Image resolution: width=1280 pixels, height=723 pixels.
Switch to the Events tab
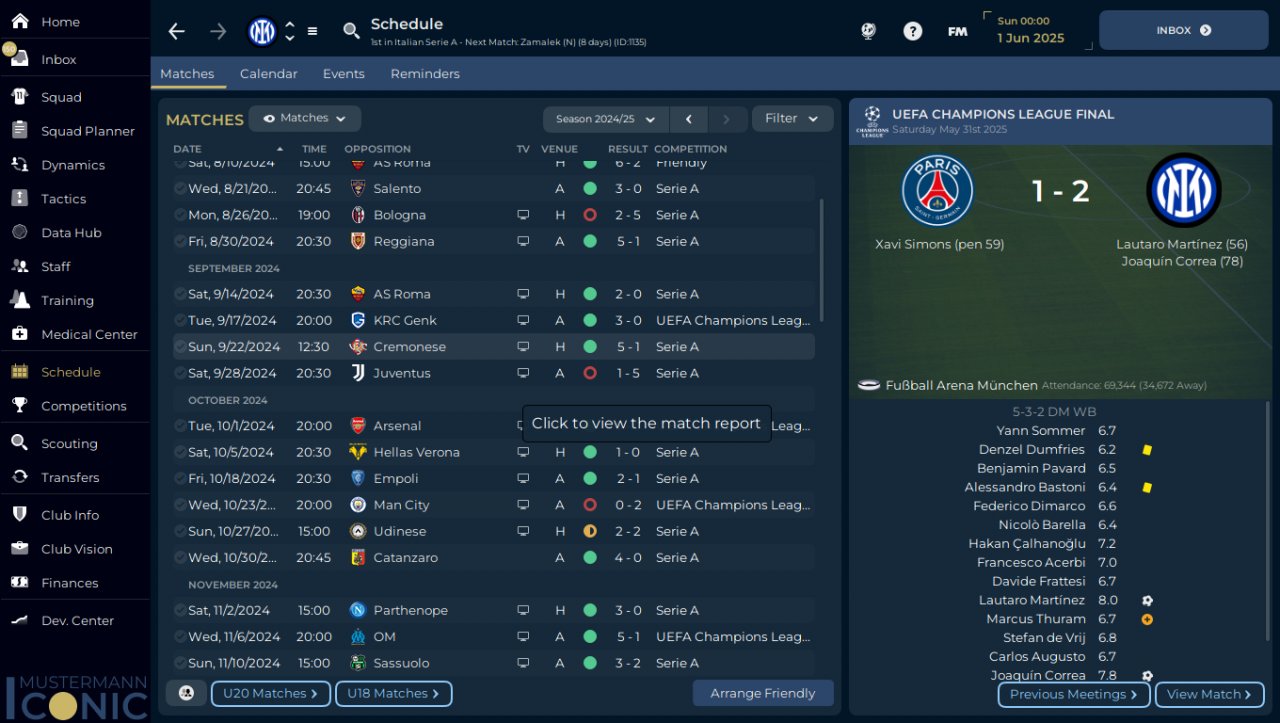(x=343, y=74)
